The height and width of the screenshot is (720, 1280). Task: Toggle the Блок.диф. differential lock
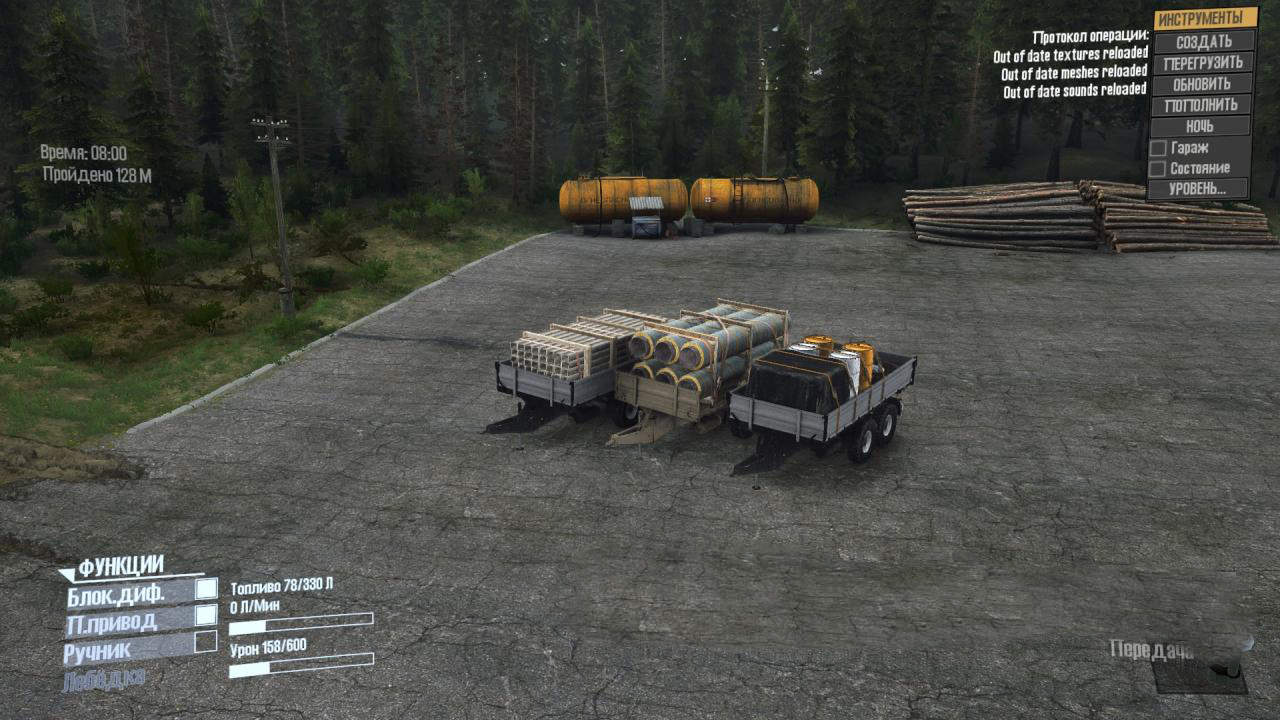(x=206, y=589)
